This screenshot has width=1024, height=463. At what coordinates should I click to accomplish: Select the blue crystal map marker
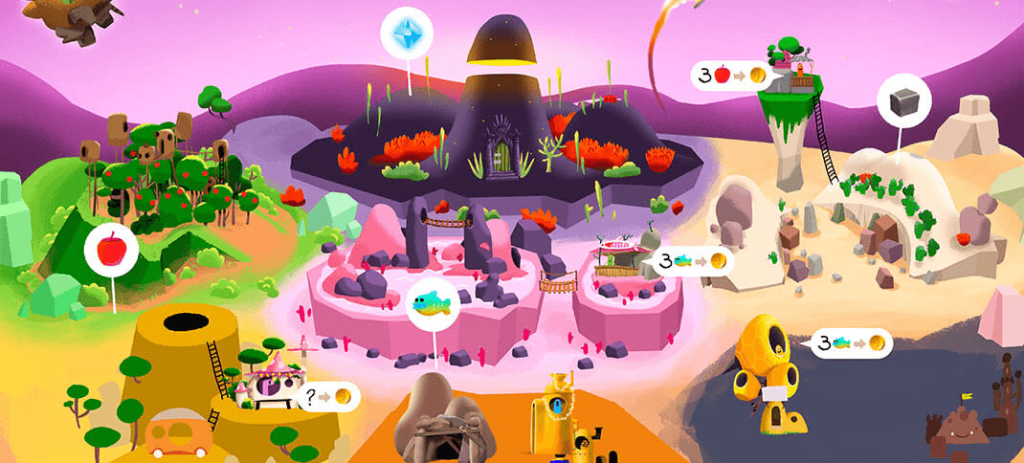pos(407,35)
